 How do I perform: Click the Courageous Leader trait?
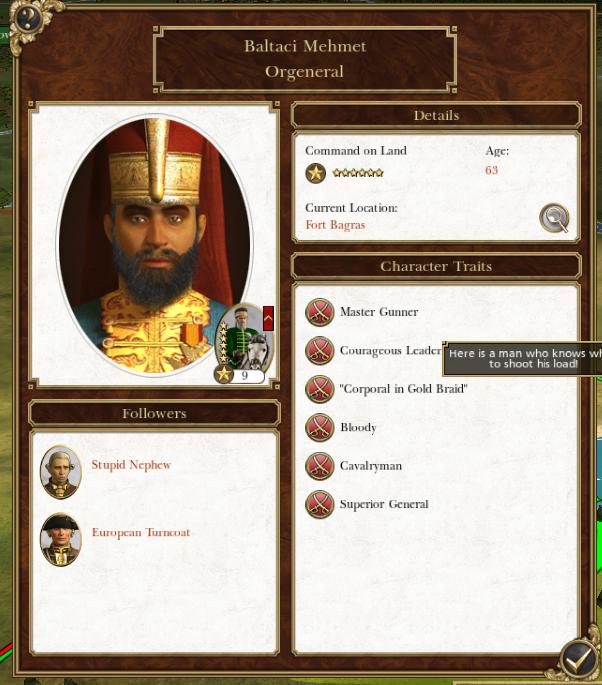click(389, 351)
